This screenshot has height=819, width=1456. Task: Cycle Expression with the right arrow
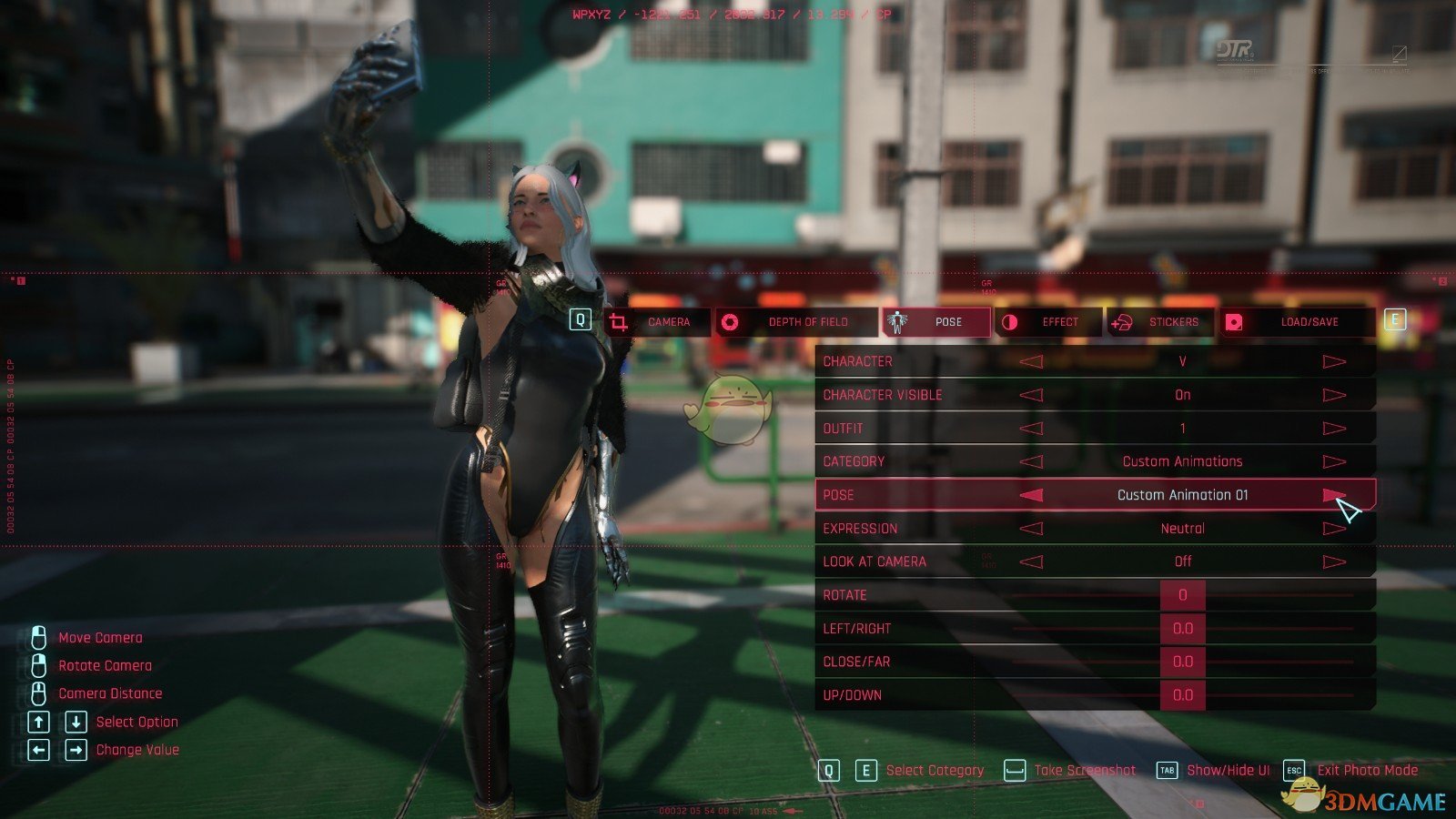pyautogui.click(x=1334, y=529)
